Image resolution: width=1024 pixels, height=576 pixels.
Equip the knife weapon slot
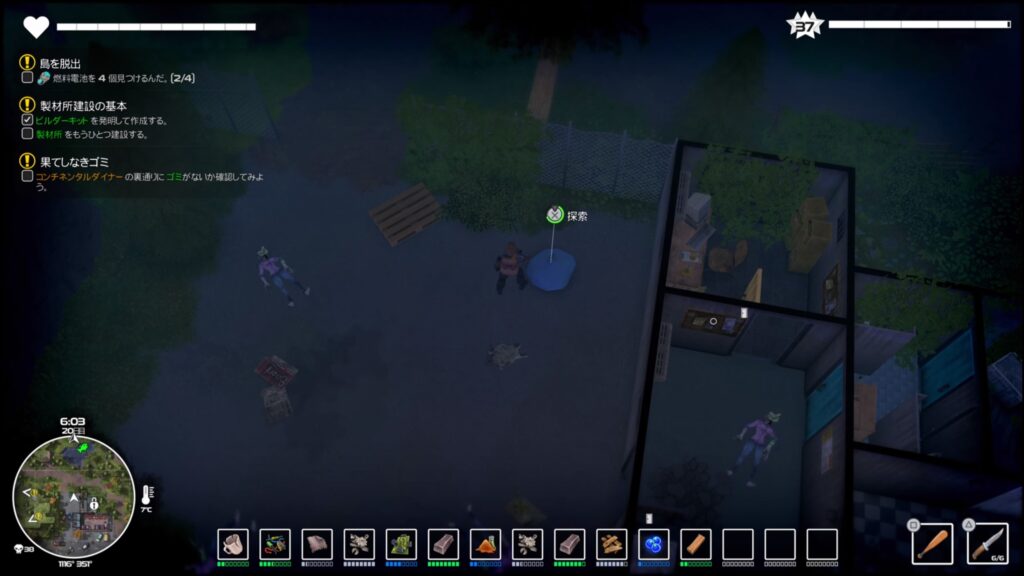tap(987, 543)
